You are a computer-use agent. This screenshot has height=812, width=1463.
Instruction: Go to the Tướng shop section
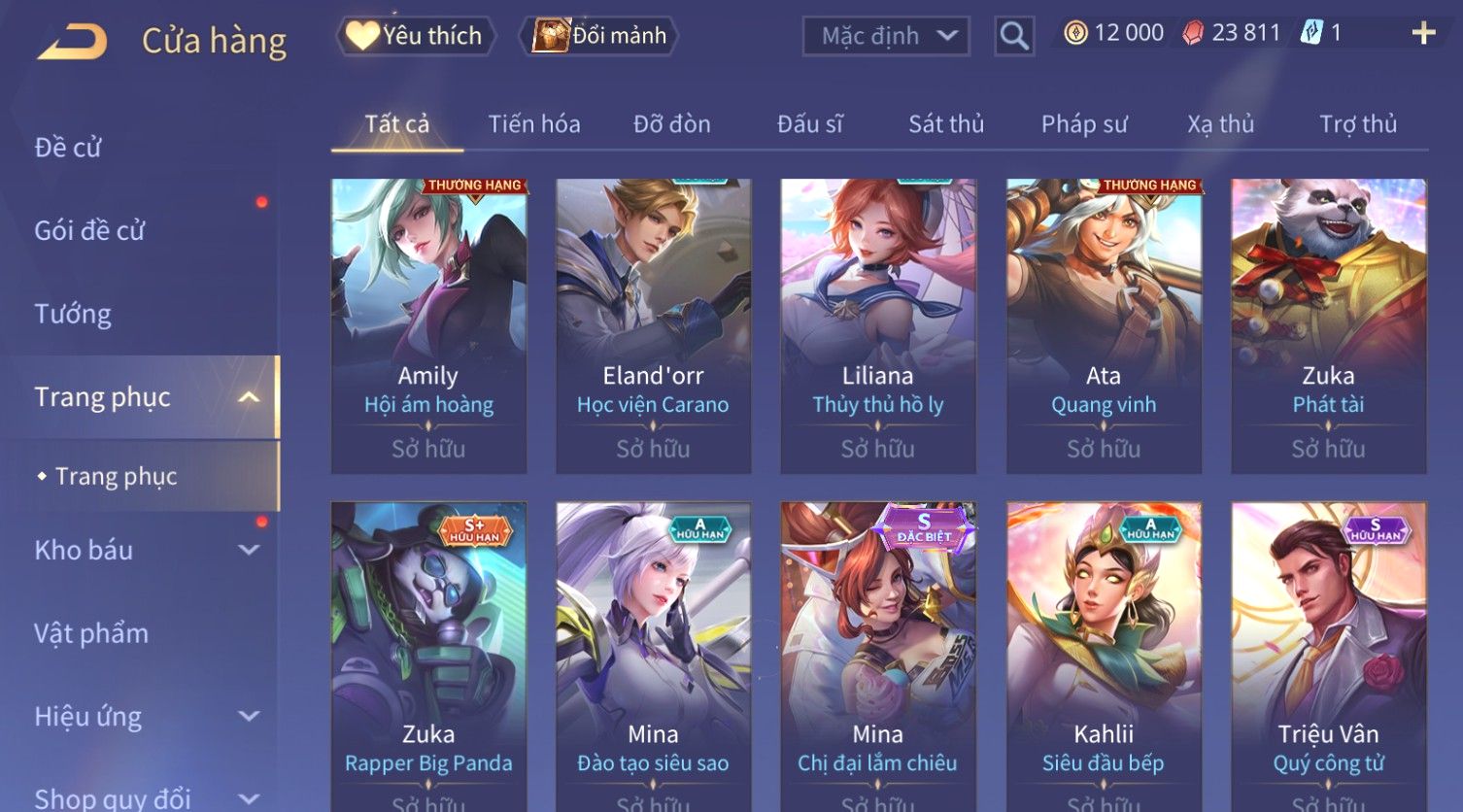click(x=73, y=315)
